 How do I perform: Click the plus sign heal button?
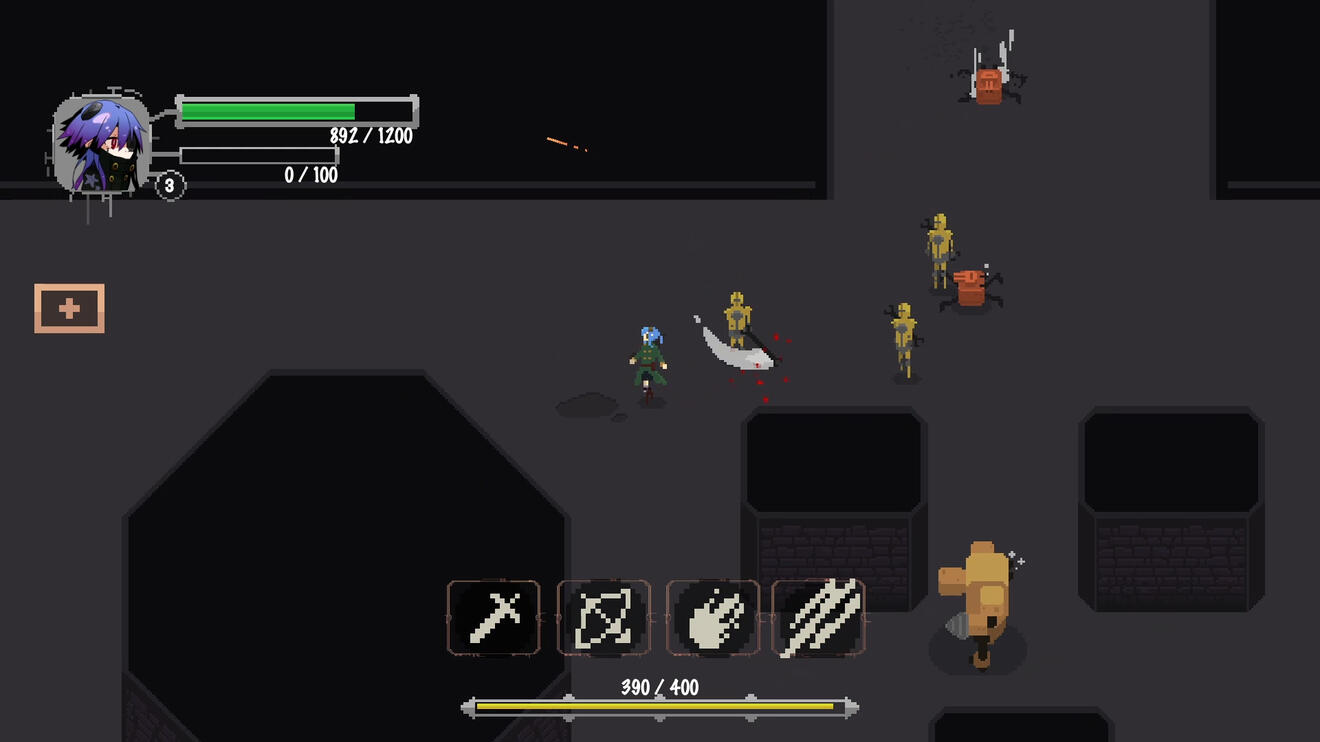(x=69, y=309)
